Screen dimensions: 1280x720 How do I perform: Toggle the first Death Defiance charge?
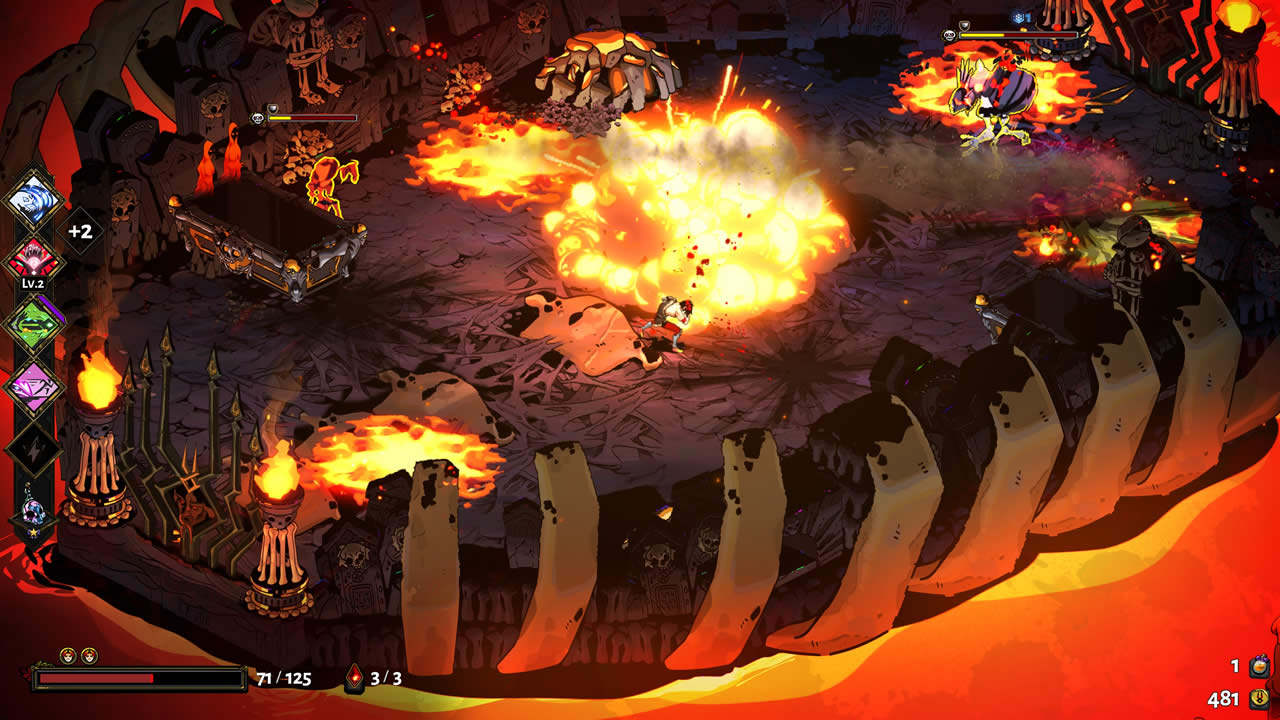pyautogui.click(x=67, y=655)
